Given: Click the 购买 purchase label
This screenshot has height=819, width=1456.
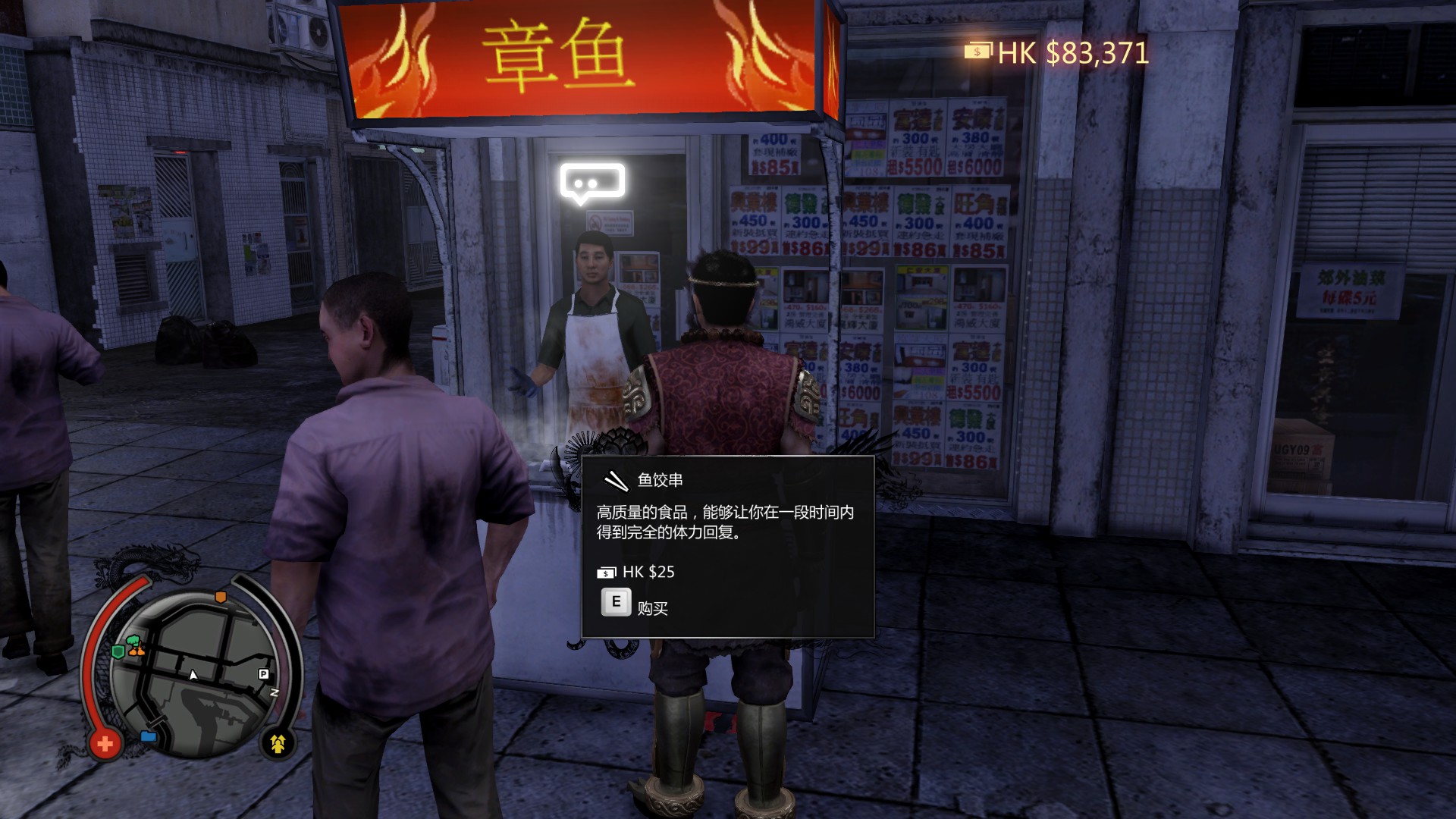Looking at the screenshot, I should coord(654,607).
